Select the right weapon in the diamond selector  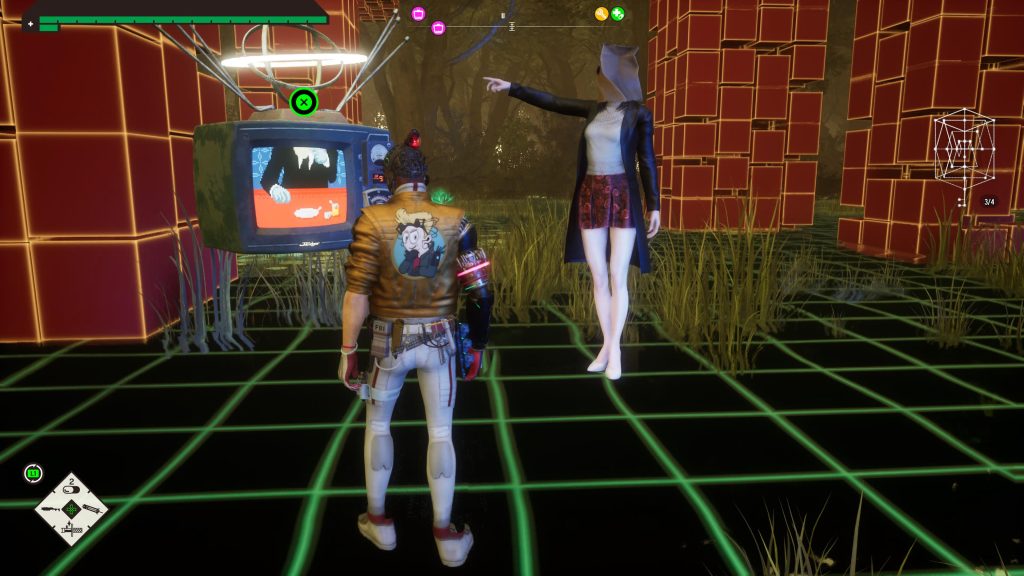click(90, 510)
